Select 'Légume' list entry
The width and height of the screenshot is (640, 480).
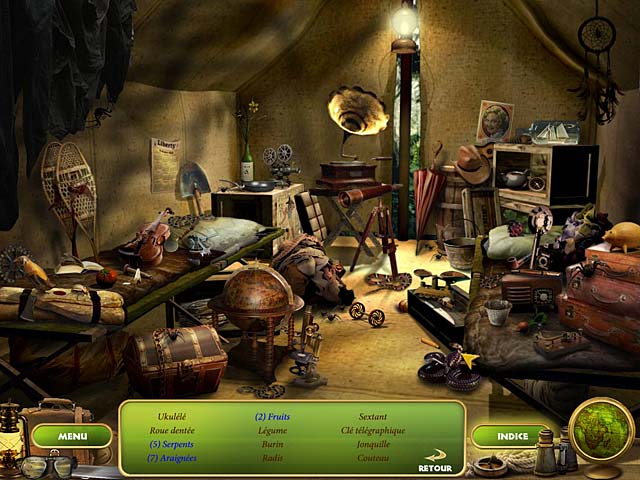point(273,430)
